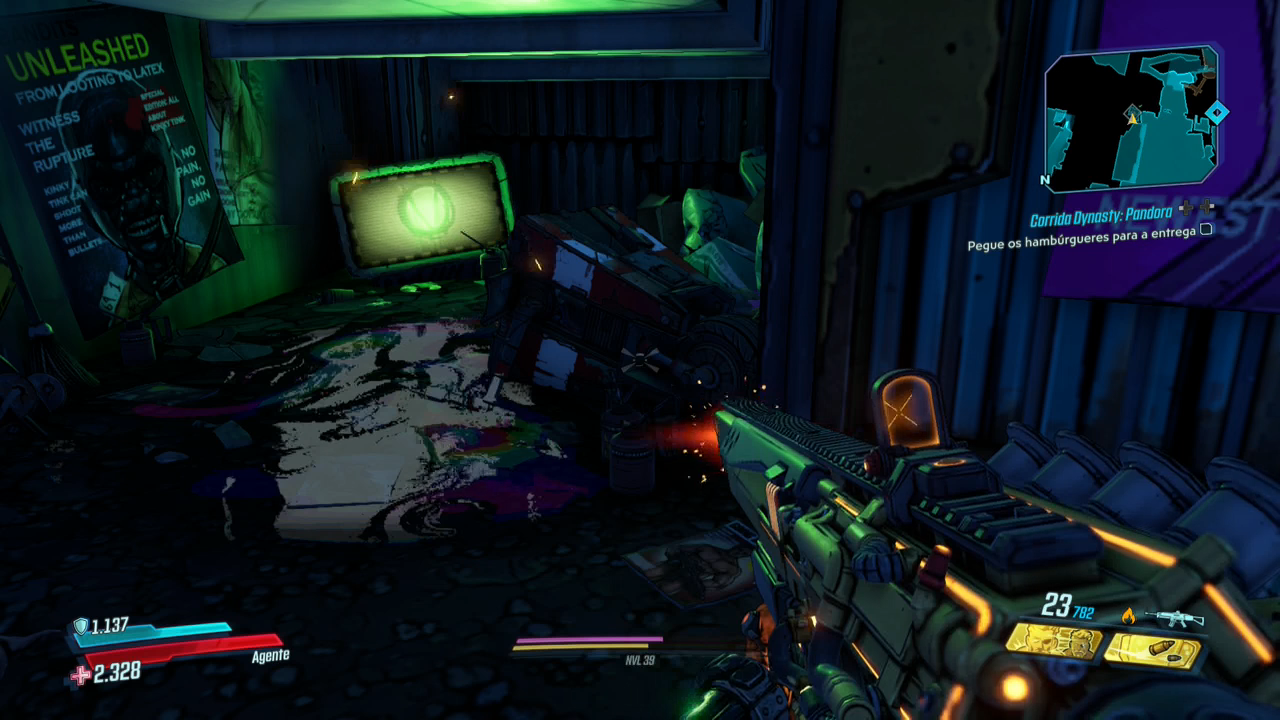Tick the hamburger delivery objective checkbox
The width and height of the screenshot is (1280, 720).
pyautogui.click(x=1206, y=229)
